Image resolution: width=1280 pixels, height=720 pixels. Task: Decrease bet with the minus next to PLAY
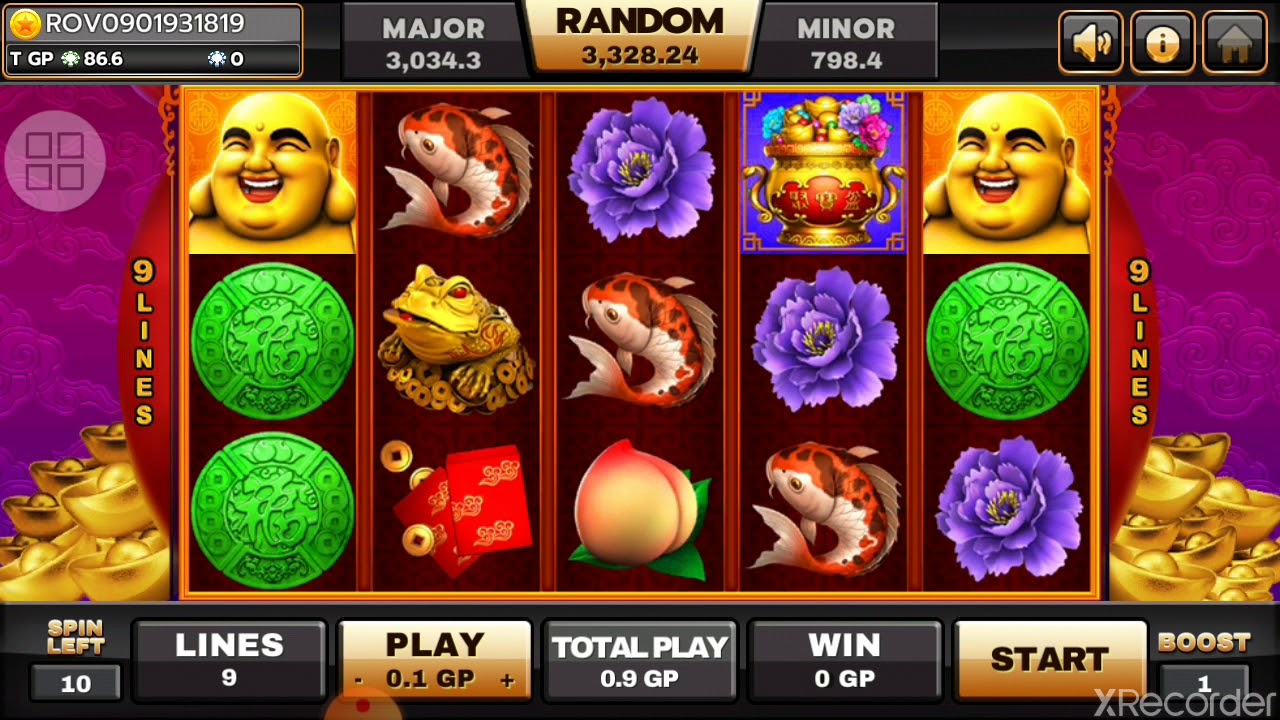tap(358, 679)
